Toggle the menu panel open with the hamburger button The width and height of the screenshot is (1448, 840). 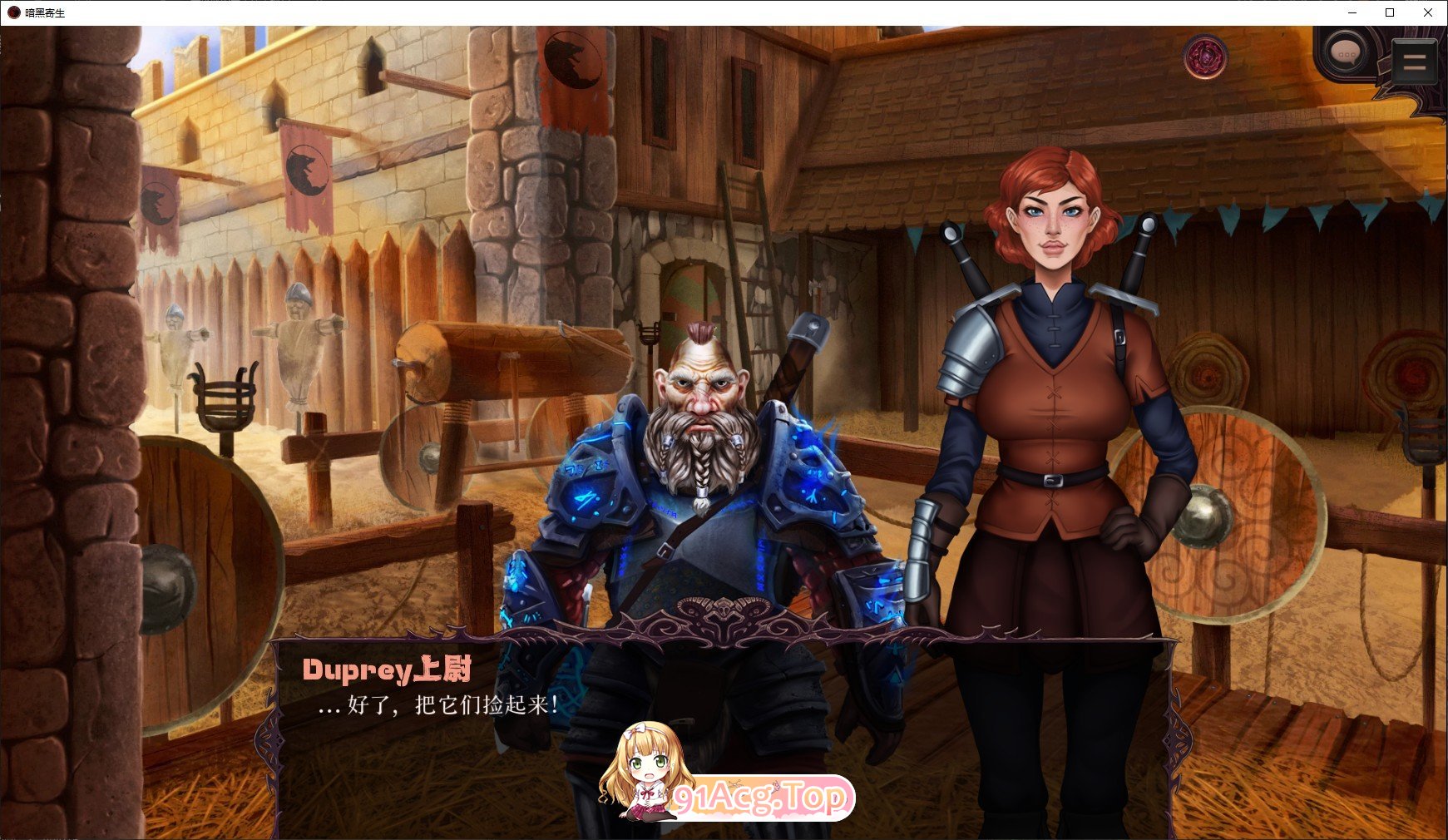pos(1414,60)
